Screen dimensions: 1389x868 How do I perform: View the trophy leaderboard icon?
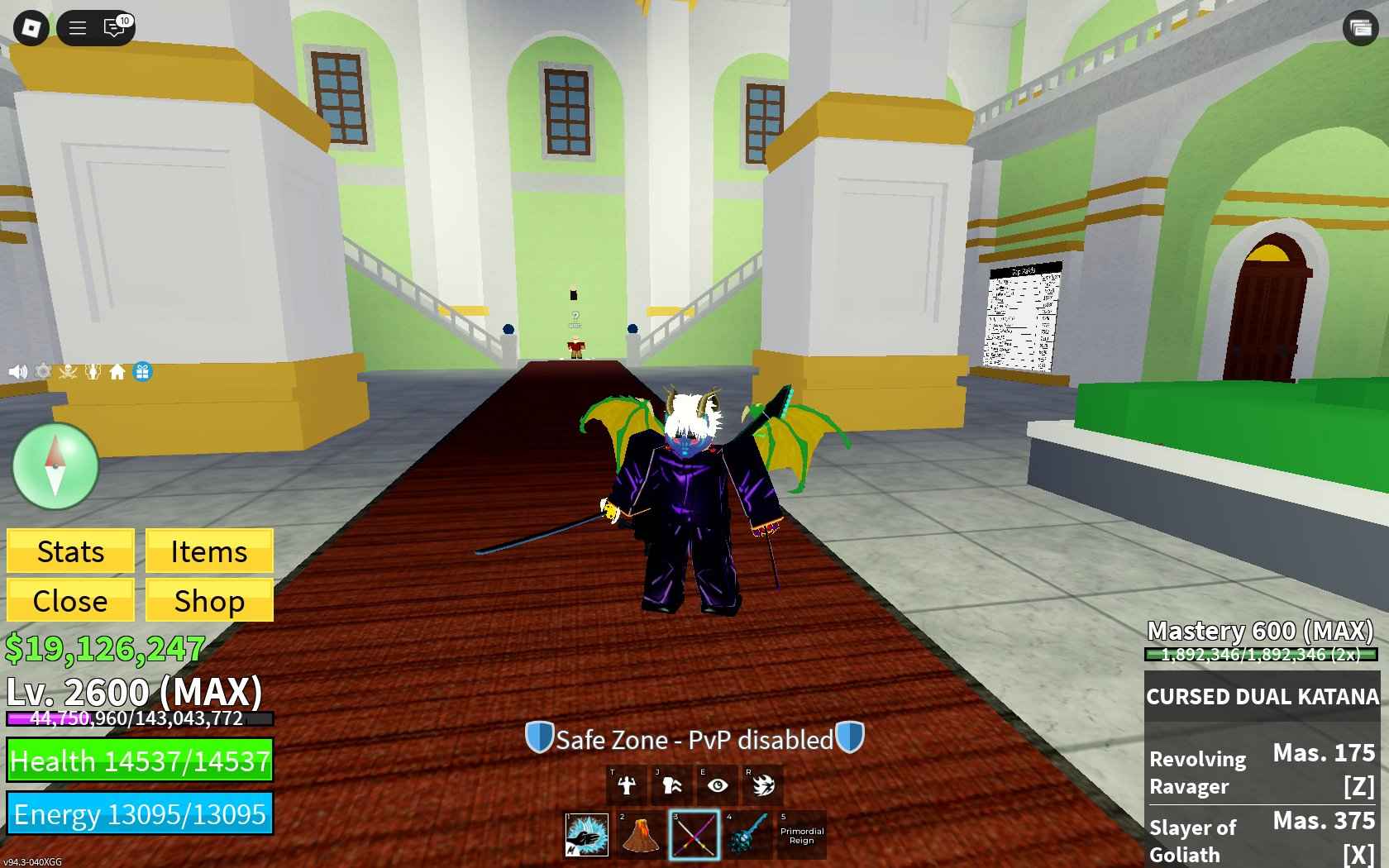tap(93, 371)
